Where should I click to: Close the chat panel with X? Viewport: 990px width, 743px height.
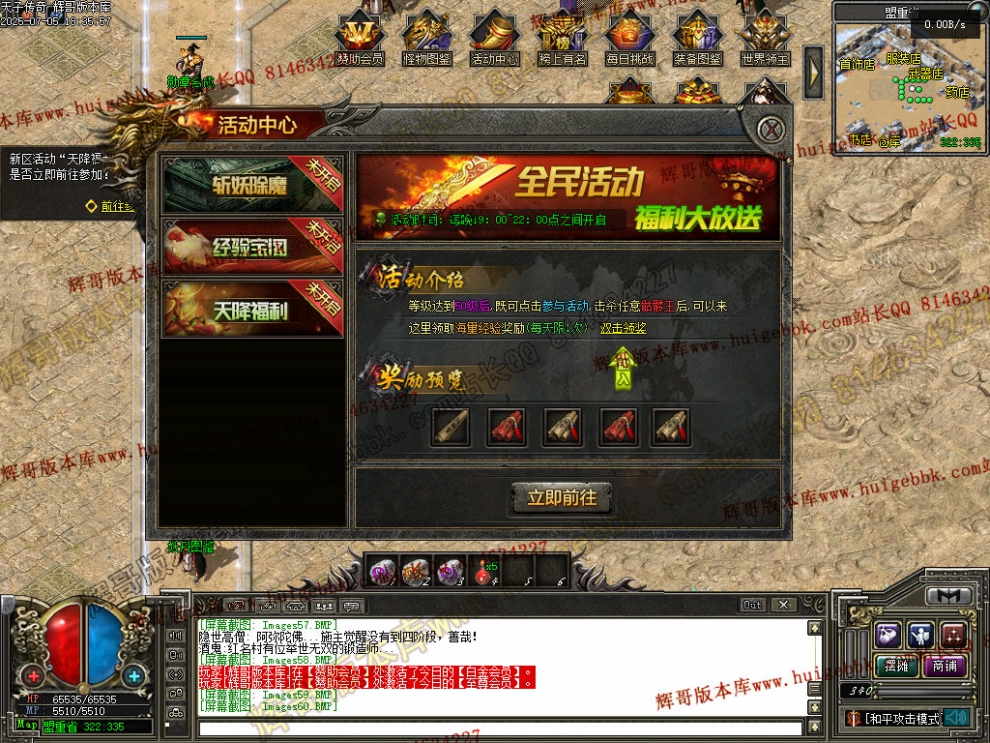(784, 605)
